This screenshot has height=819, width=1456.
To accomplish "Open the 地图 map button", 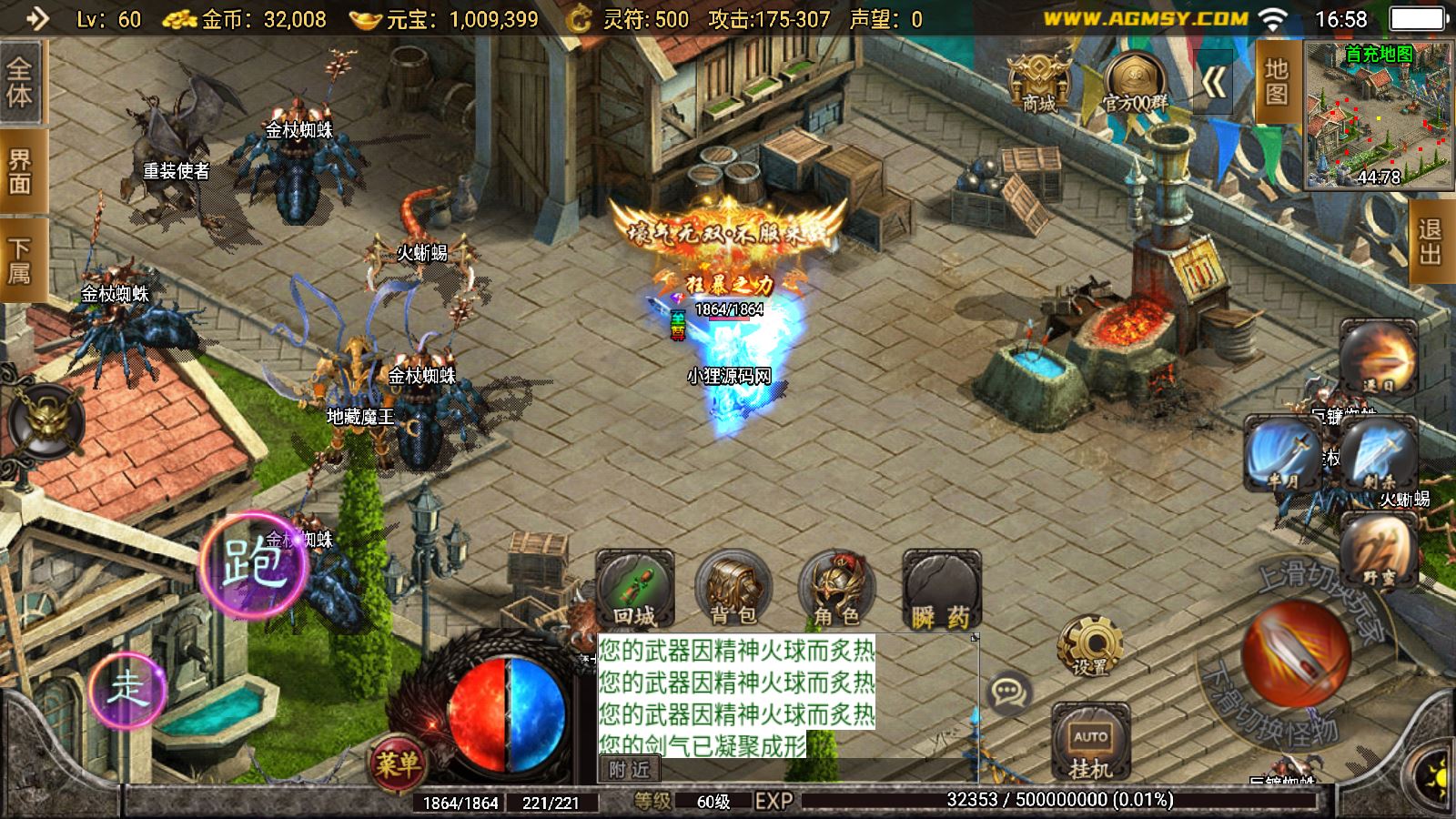I will (x=1276, y=84).
